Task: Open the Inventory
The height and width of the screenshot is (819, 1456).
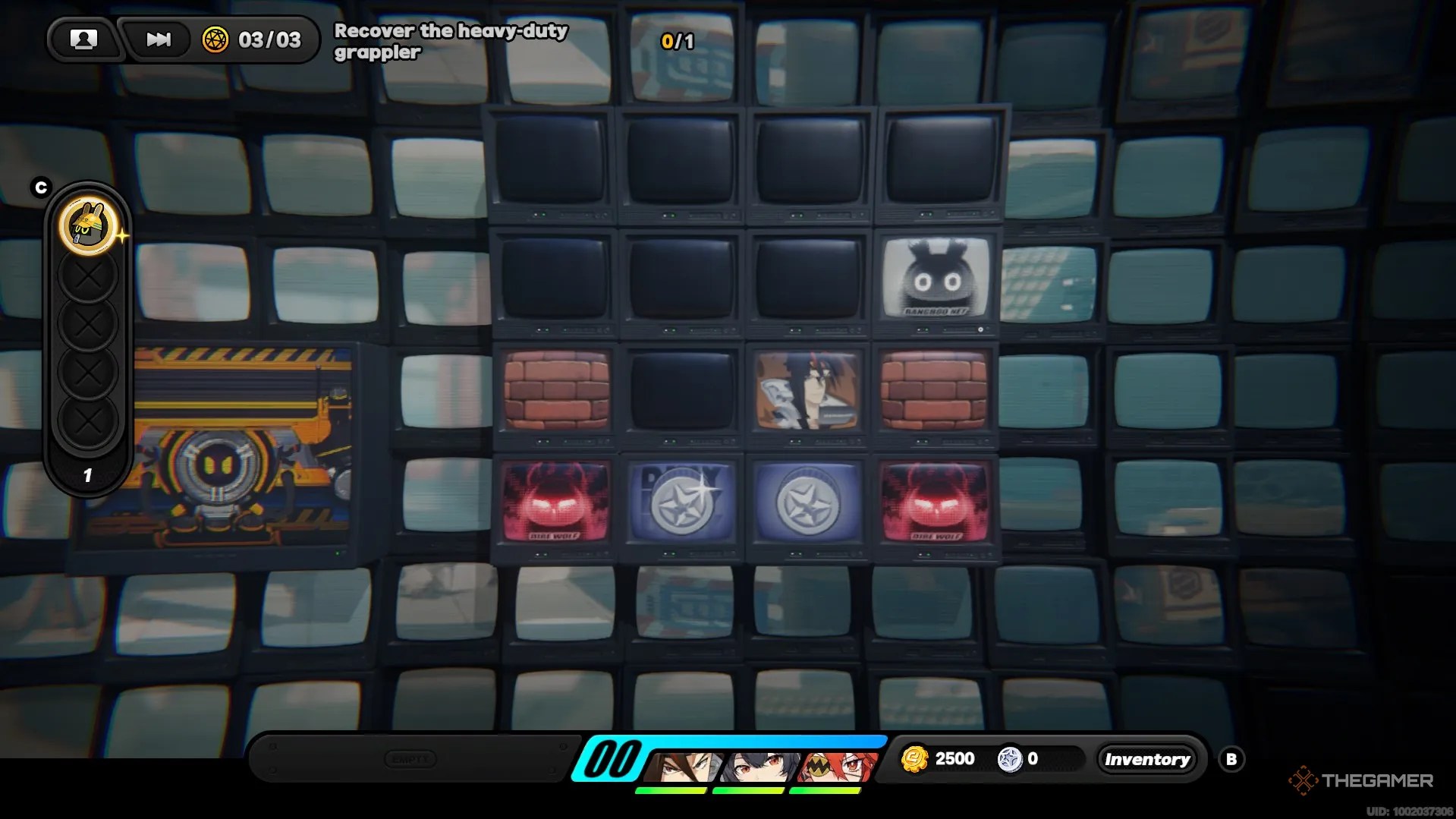Action: (1147, 758)
